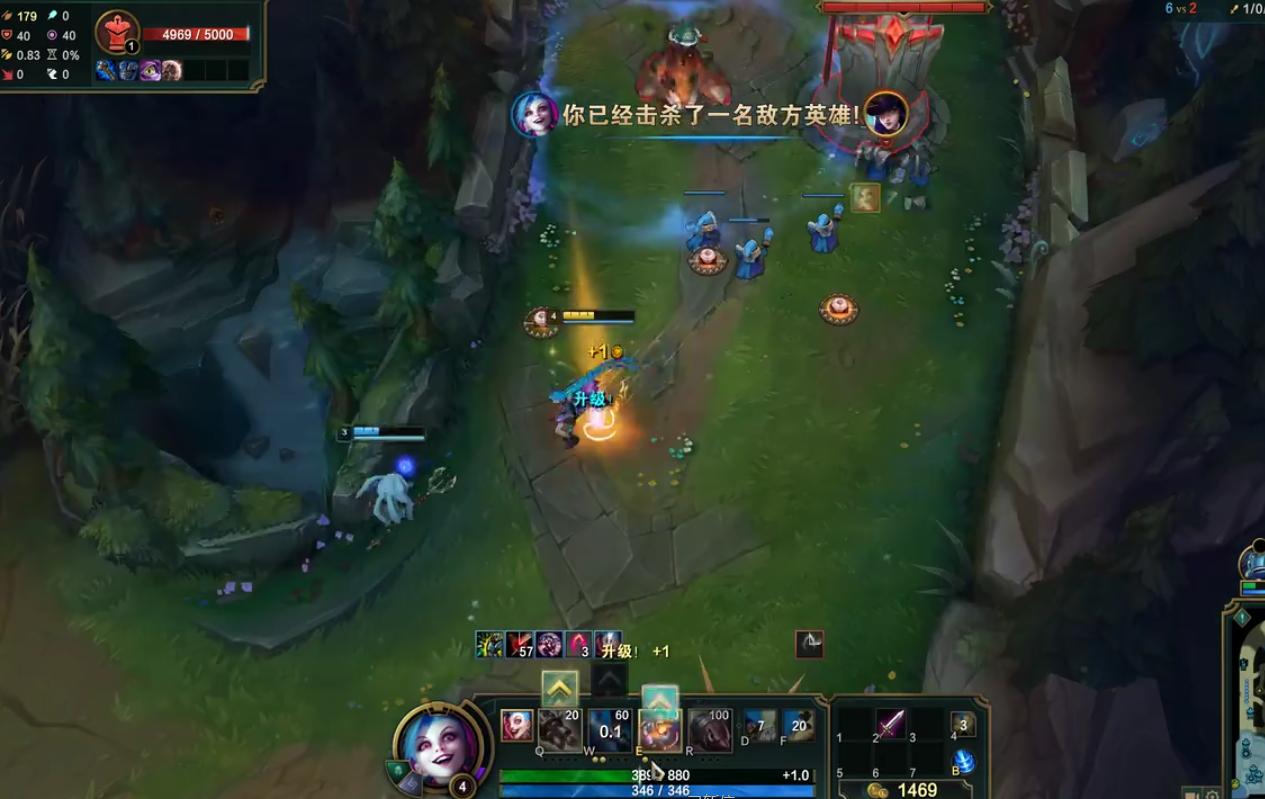Screen dimensions: 1265x799
Task: Activate Jinx's Q ability icon
Action: tap(560, 731)
